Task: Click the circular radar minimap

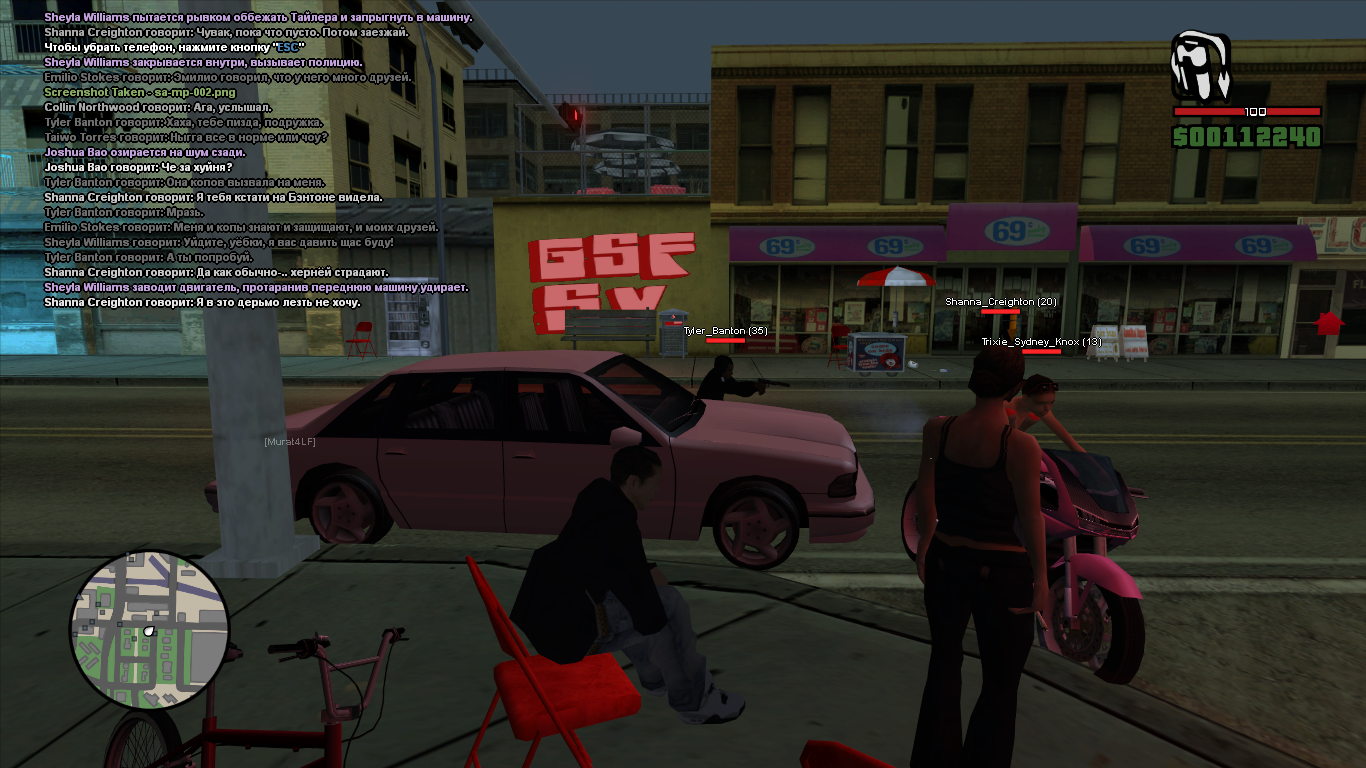Action: [x=150, y=629]
